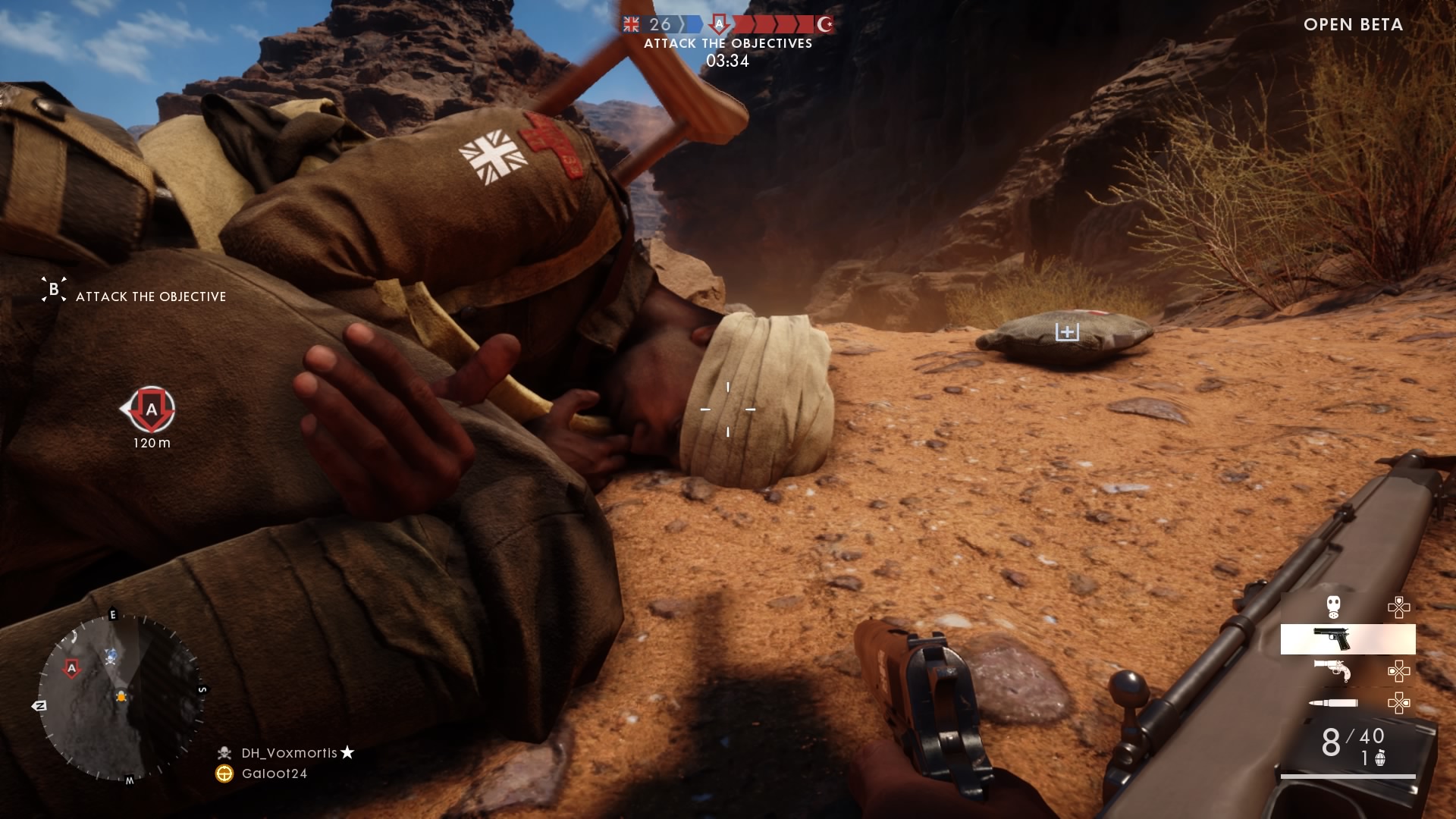The width and height of the screenshot is (1456, 819).
Task: Select the bullet gadget slot
Action: (1335, 703)
